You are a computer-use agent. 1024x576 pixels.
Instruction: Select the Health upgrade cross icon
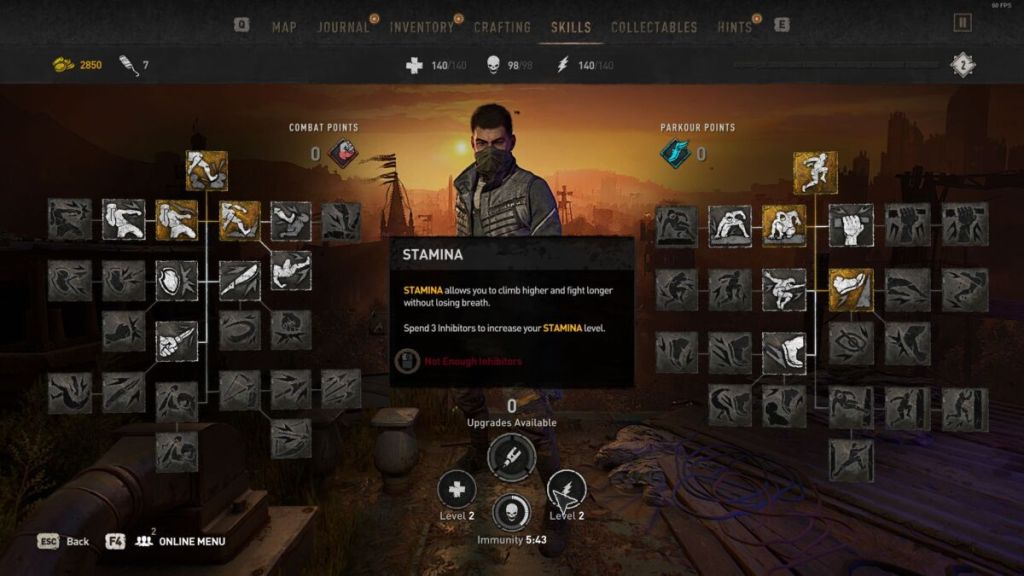coord(456,490)
